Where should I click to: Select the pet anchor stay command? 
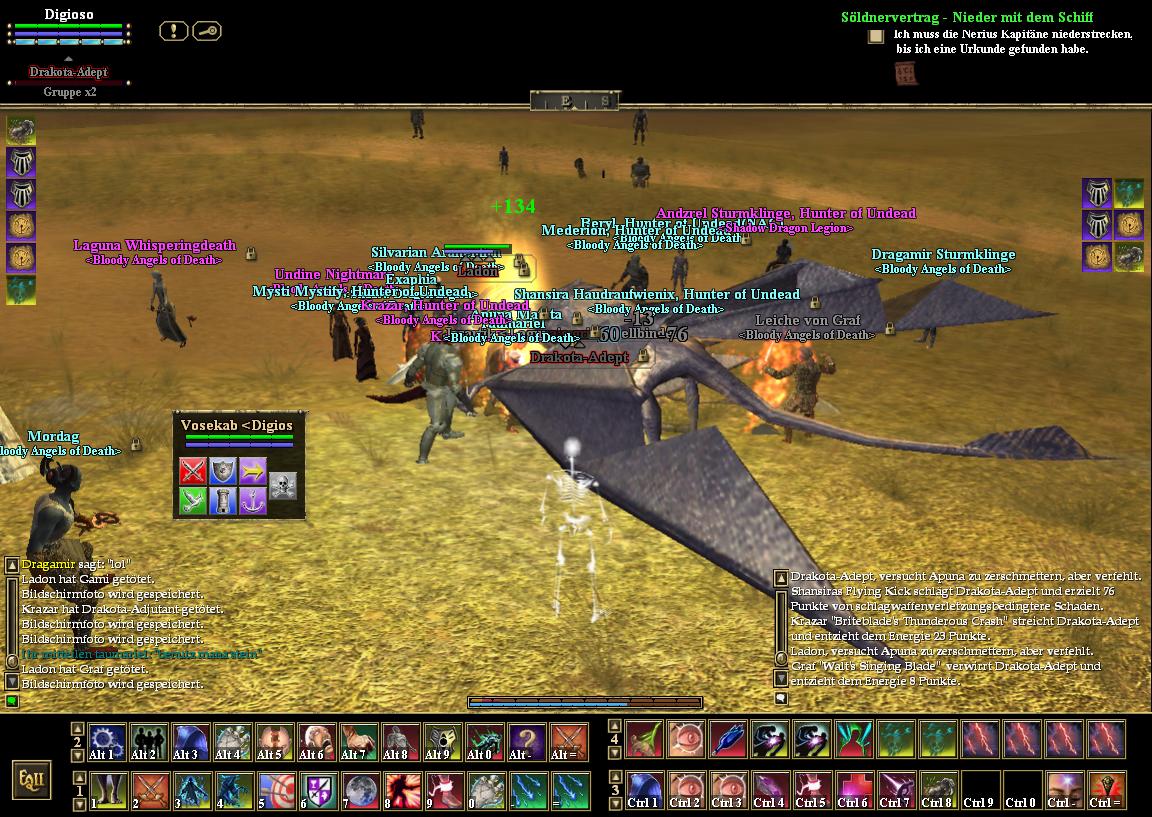[x=253, y=501]
